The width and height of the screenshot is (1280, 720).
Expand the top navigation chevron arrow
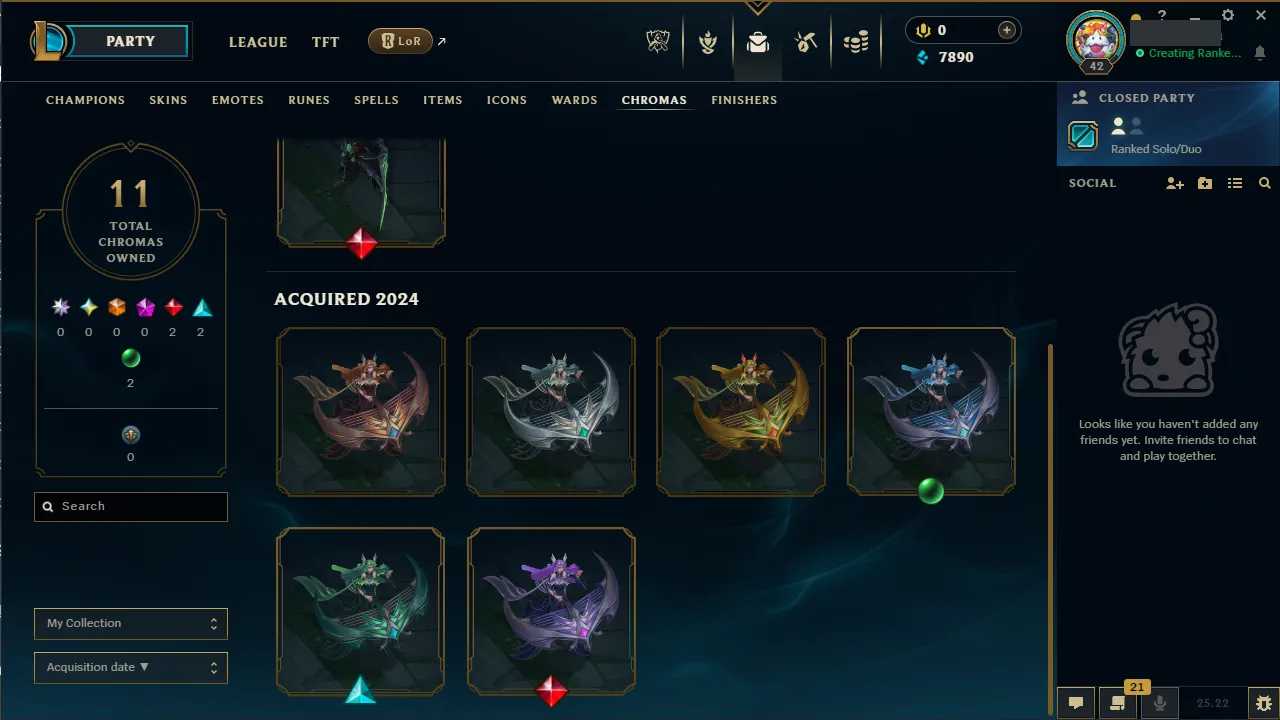(x=757, y=8)
